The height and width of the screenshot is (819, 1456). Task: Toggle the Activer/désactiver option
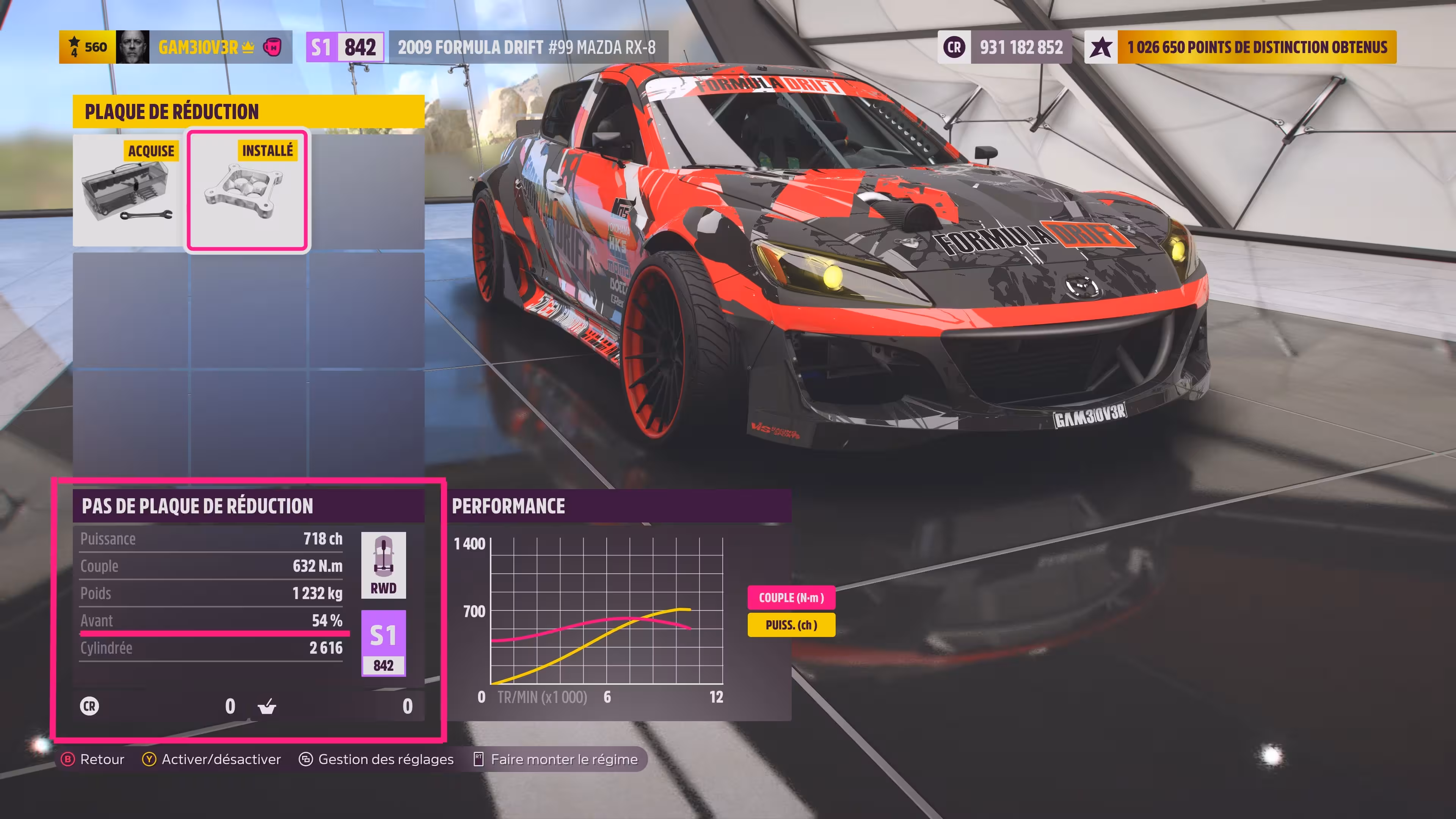212,759
